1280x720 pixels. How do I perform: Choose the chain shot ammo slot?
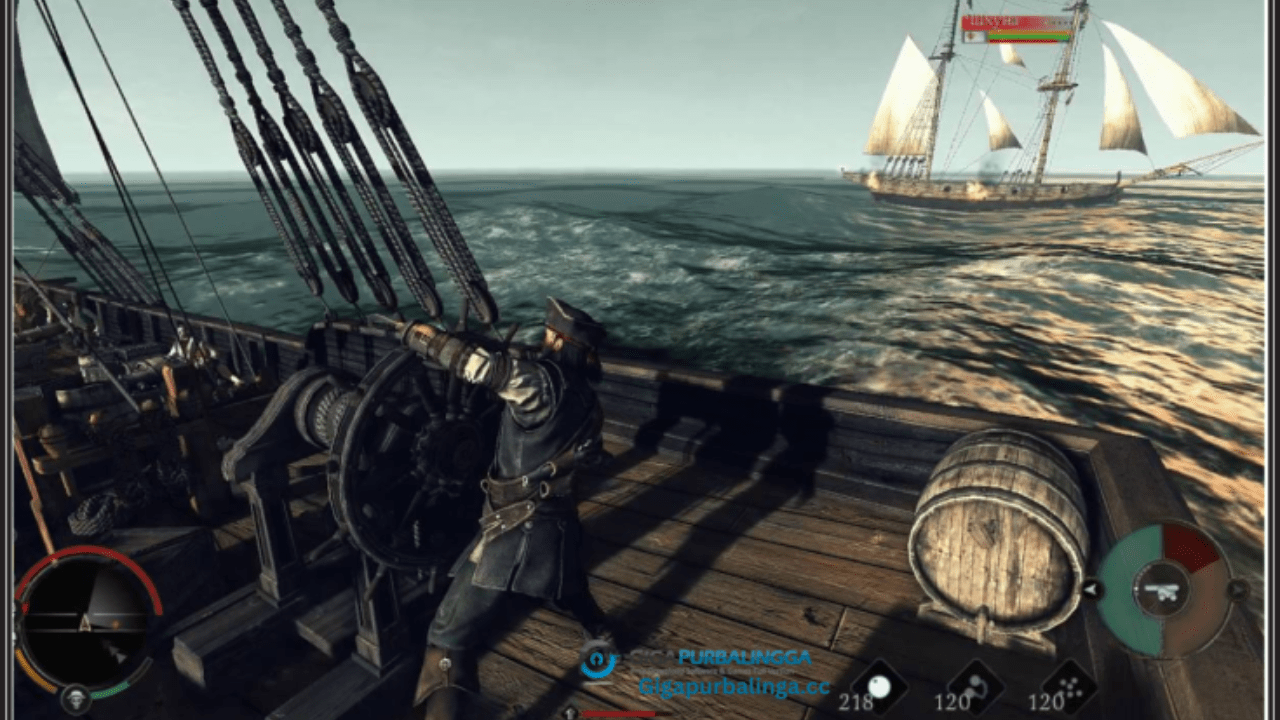coord(976,688)
